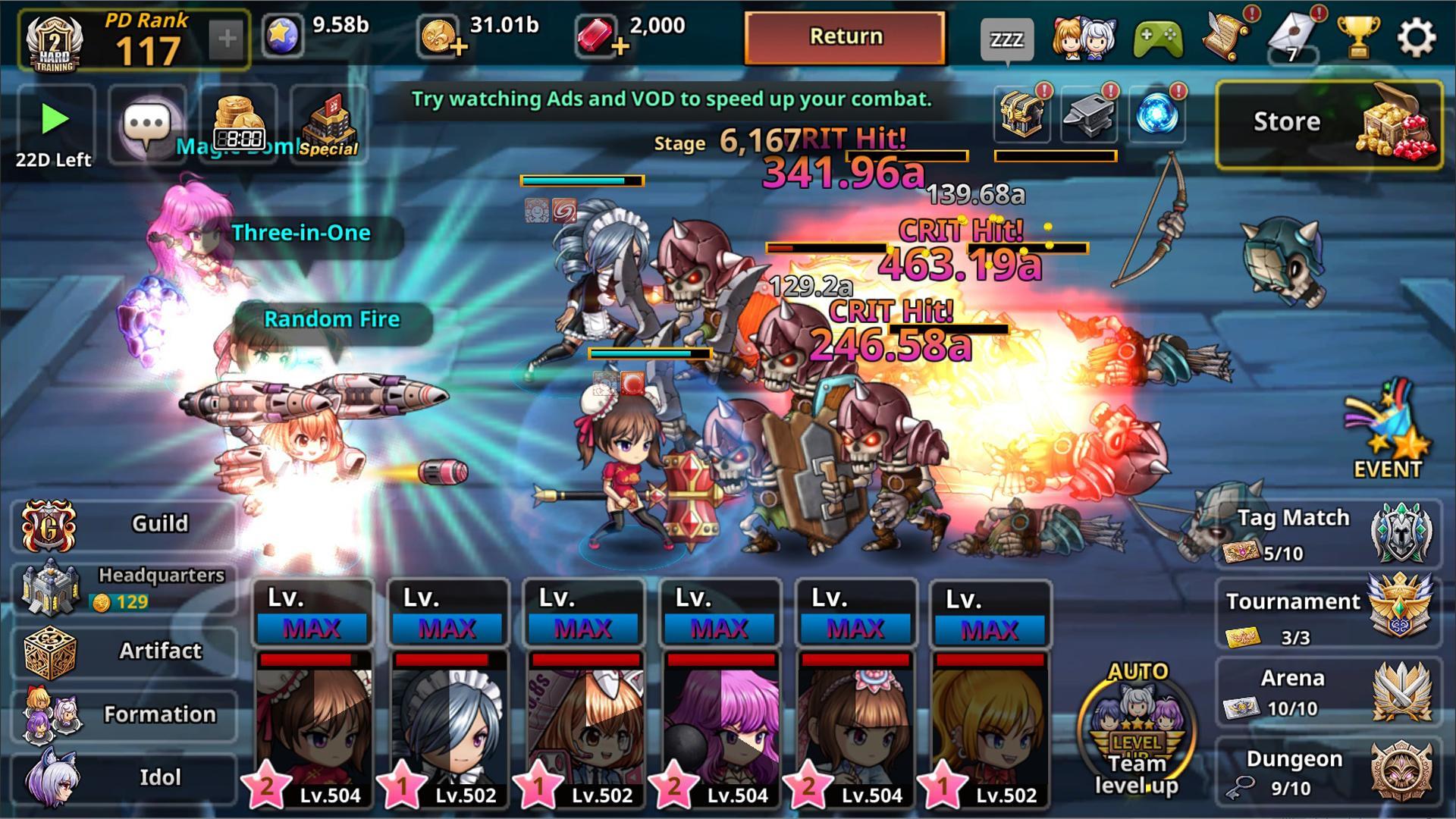Open the chat speech bubble
1456x819 pixels.
147,124
